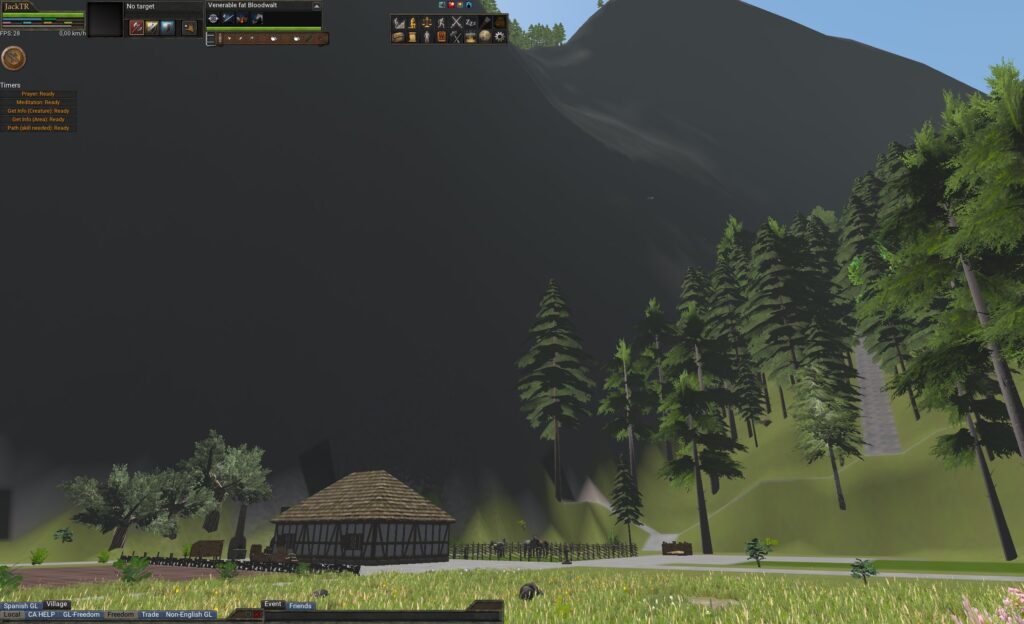Switch to the Local chat tab
Viewport: 1024px width, 624px height.
pyautogui.click(x=12, y=614)
